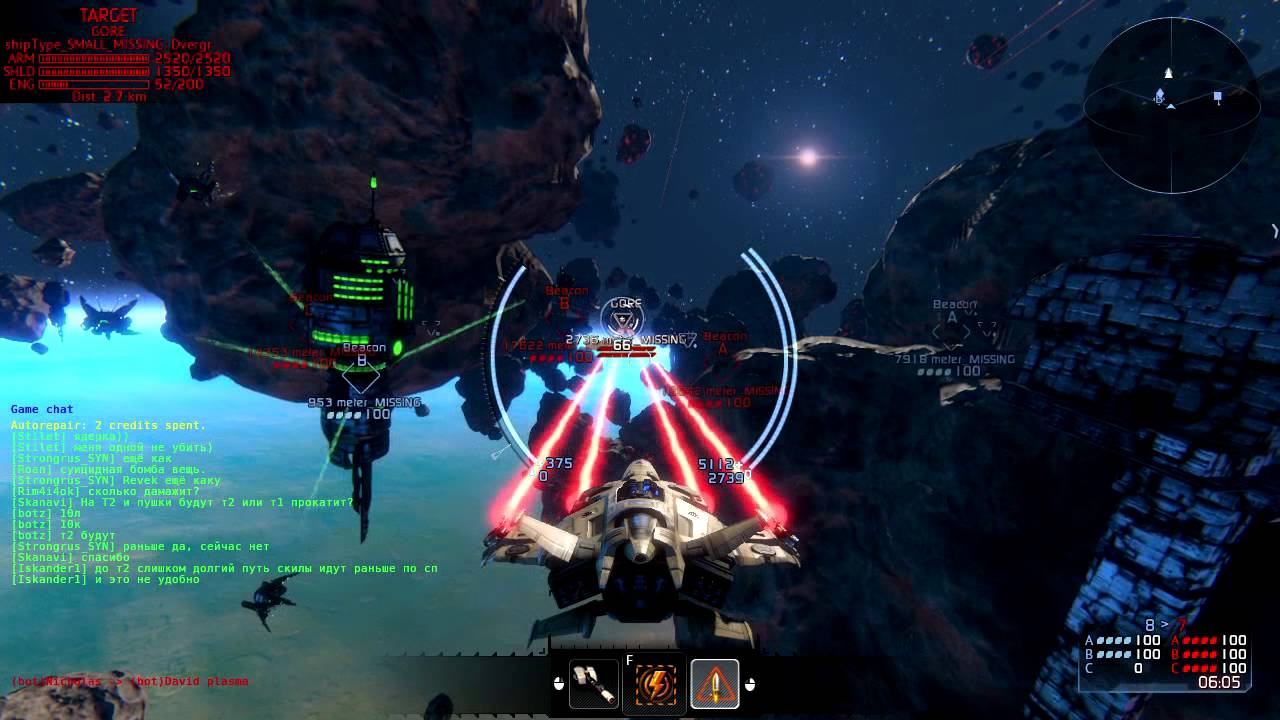Viewport: 1280px width, 720px height.
Task: Click the target info panel for GORE
Action: (116, 57)
